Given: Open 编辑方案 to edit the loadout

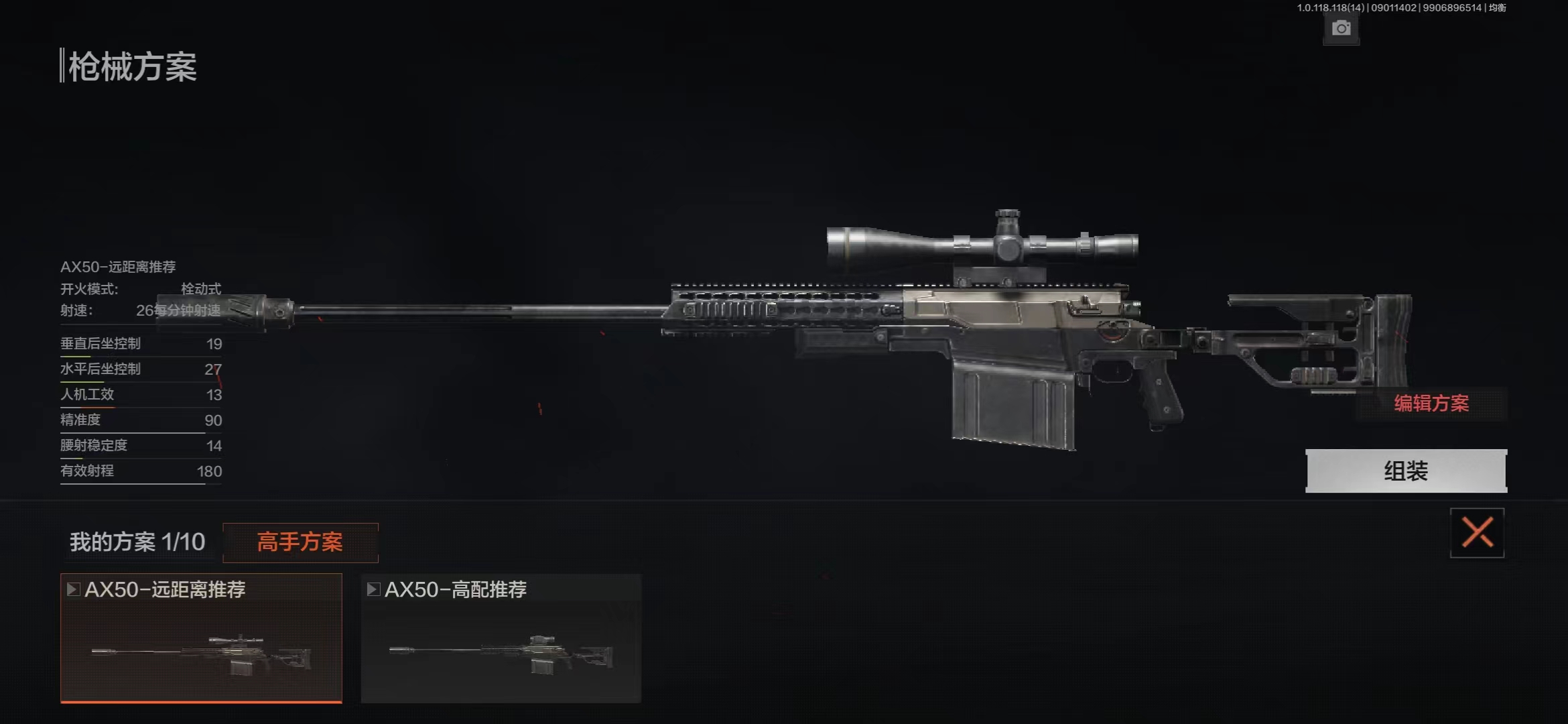Looking at the screenshot, I should point(1431,403).
